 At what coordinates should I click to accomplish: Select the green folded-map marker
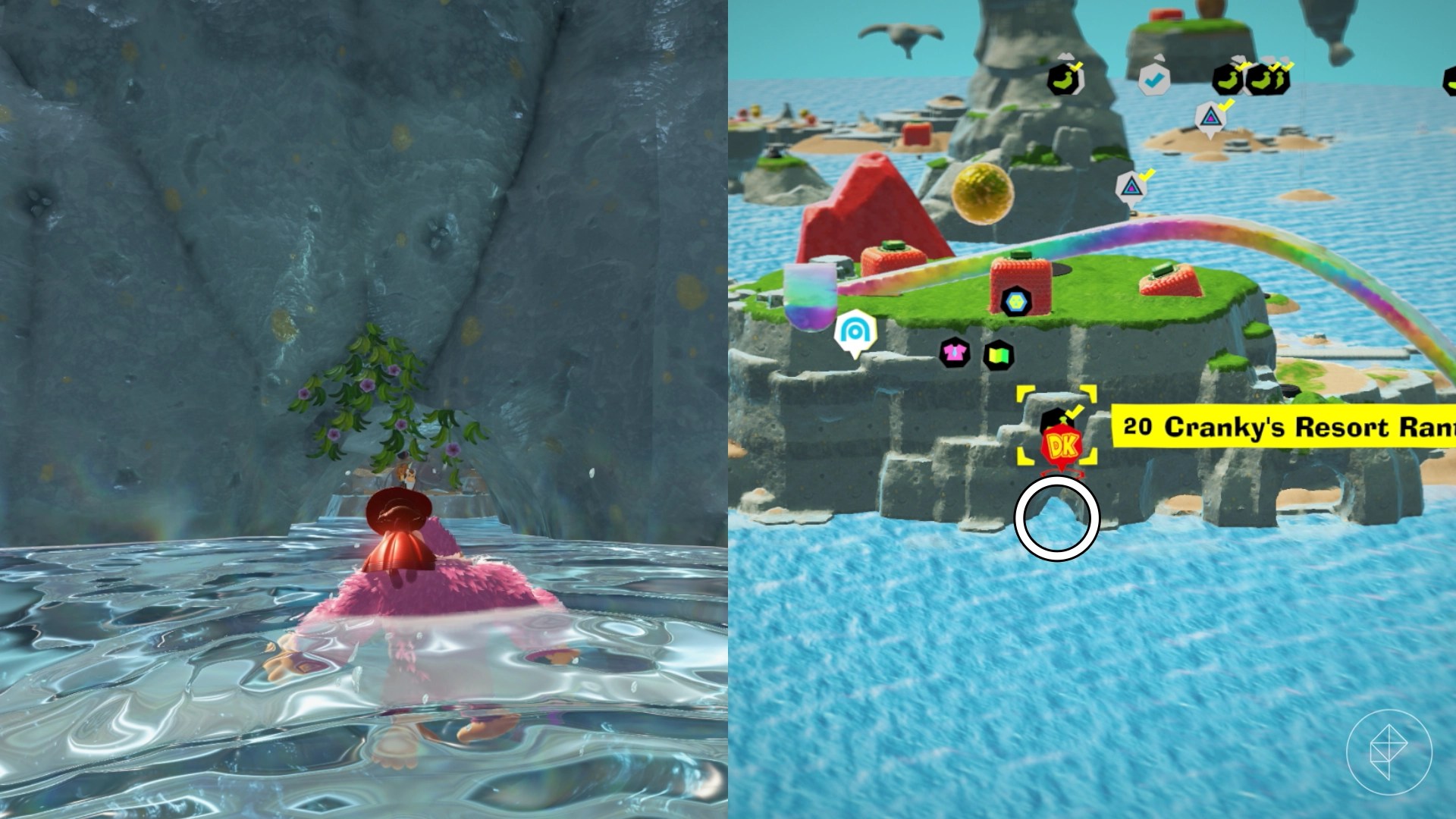pyautogui.click(x=998, y=355)
